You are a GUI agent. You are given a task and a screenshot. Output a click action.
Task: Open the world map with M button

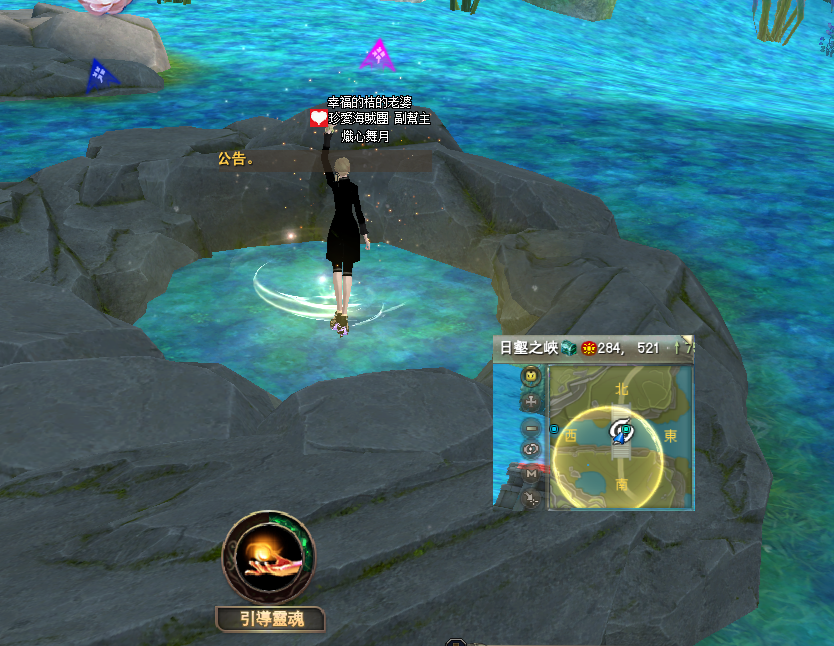531,474
